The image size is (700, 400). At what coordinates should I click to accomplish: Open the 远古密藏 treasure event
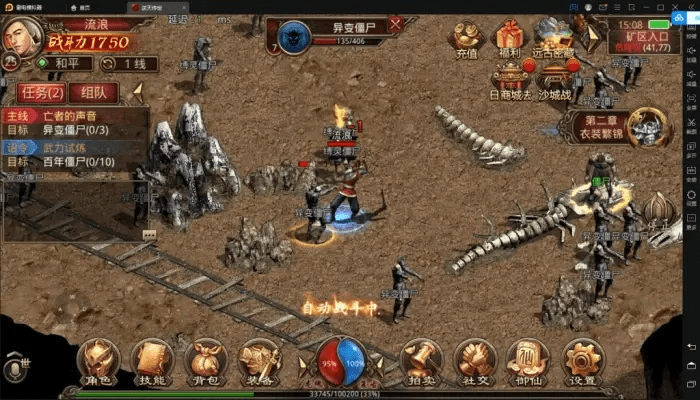tap(556, 39)
